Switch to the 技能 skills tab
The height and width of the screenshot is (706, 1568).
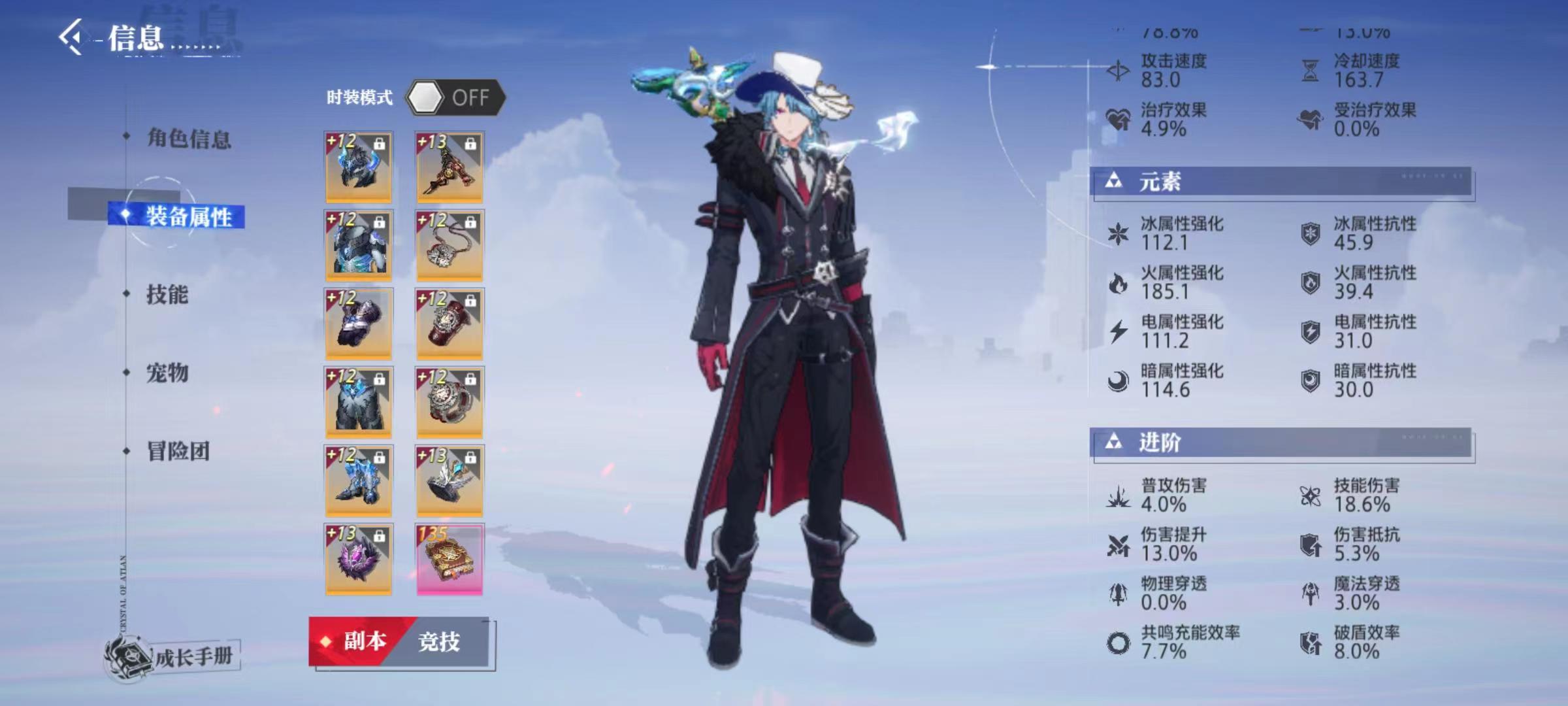pyautogui.click(x=167, y=295)
